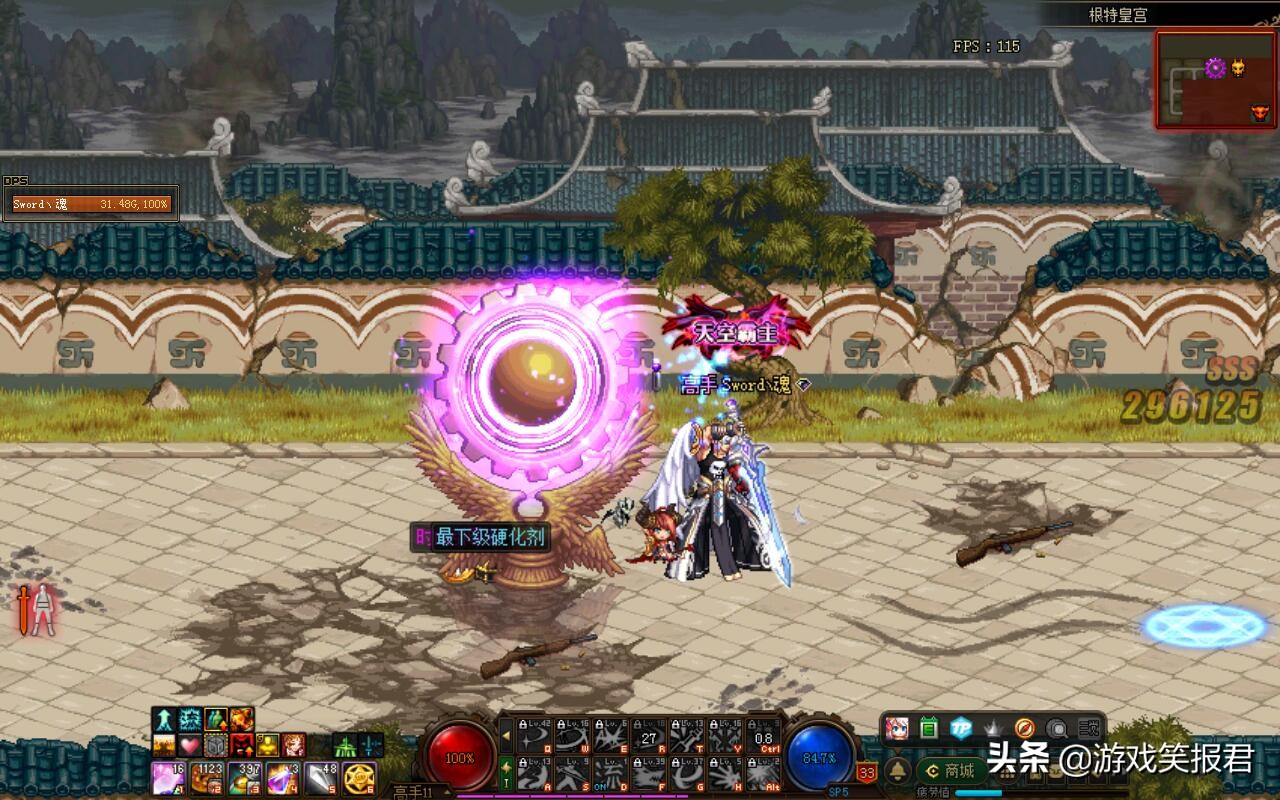Select the gold star badge item slot

359,778
